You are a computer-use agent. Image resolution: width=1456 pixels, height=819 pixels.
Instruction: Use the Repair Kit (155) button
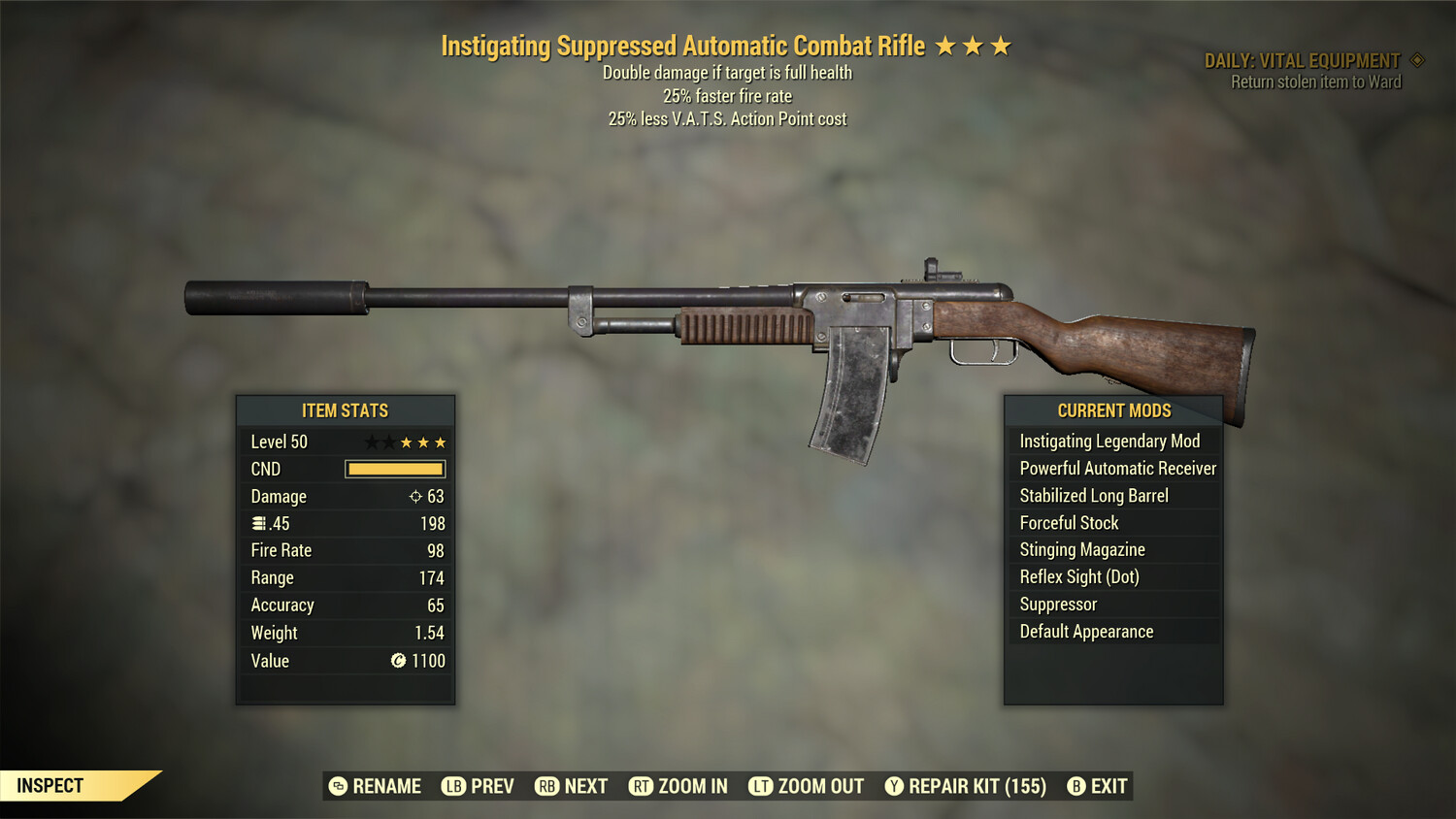tap(962, 786)
